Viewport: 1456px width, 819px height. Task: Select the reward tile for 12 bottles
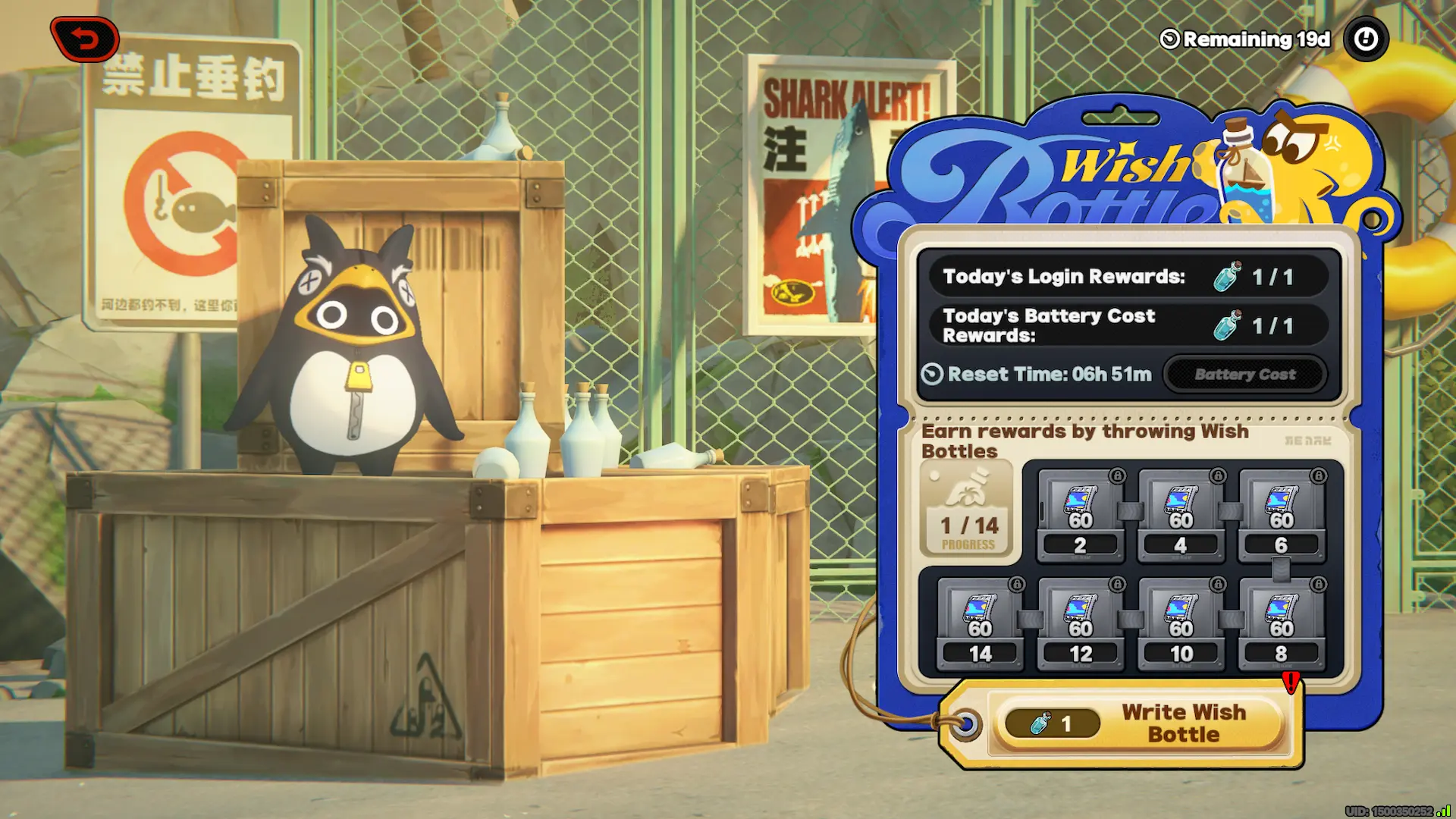click(1080, 624)
